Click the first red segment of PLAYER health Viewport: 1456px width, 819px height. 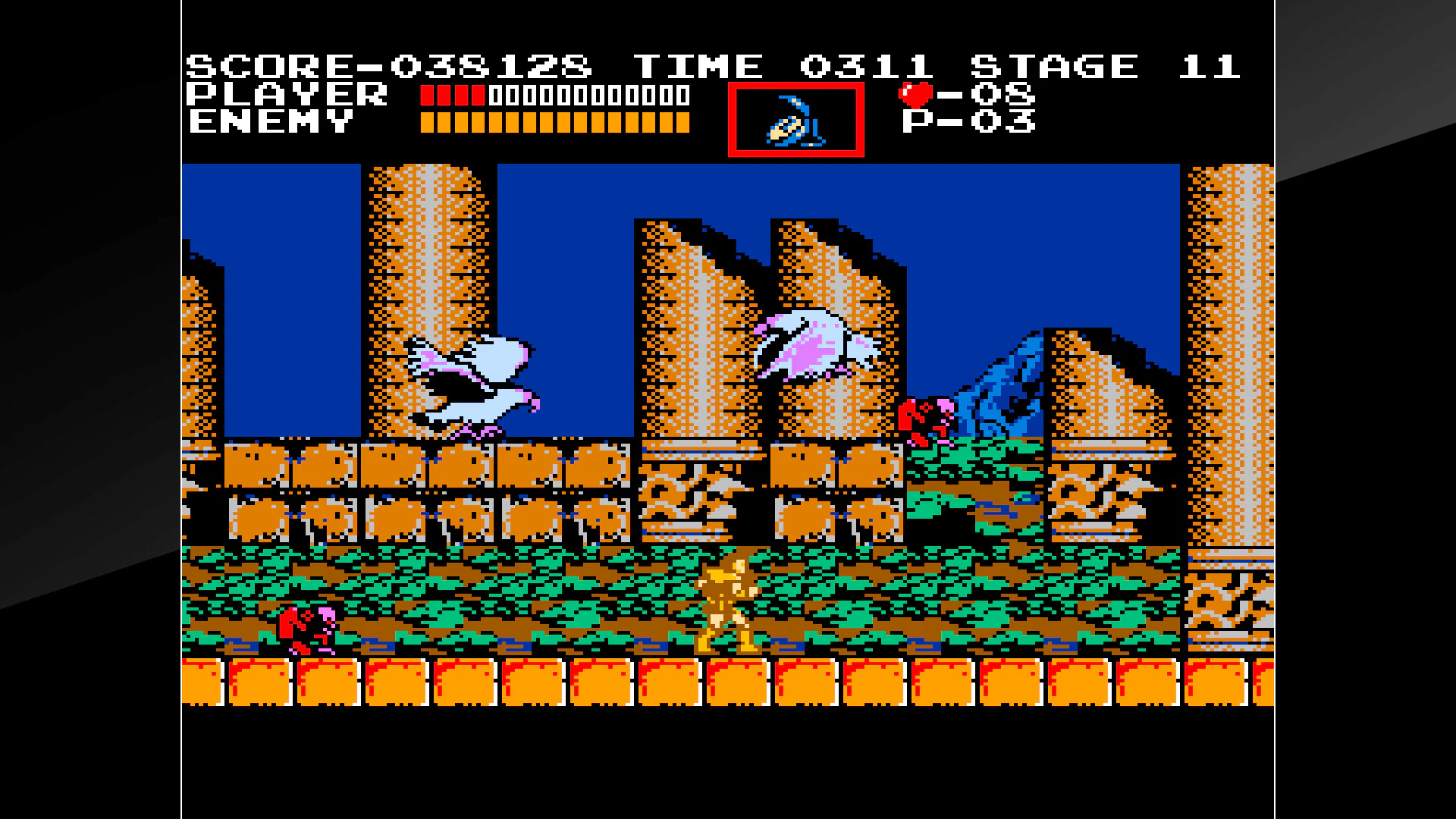(427, 95)
